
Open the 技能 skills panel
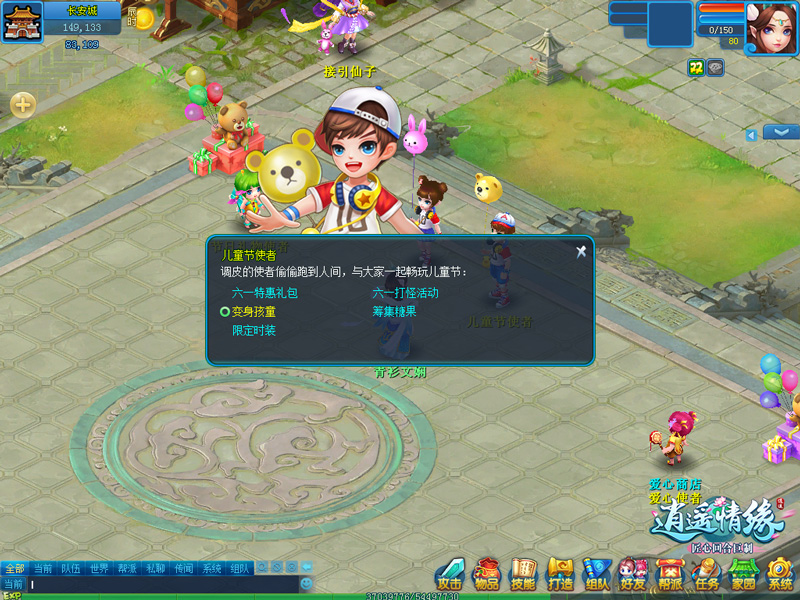(x=523, y=574)
